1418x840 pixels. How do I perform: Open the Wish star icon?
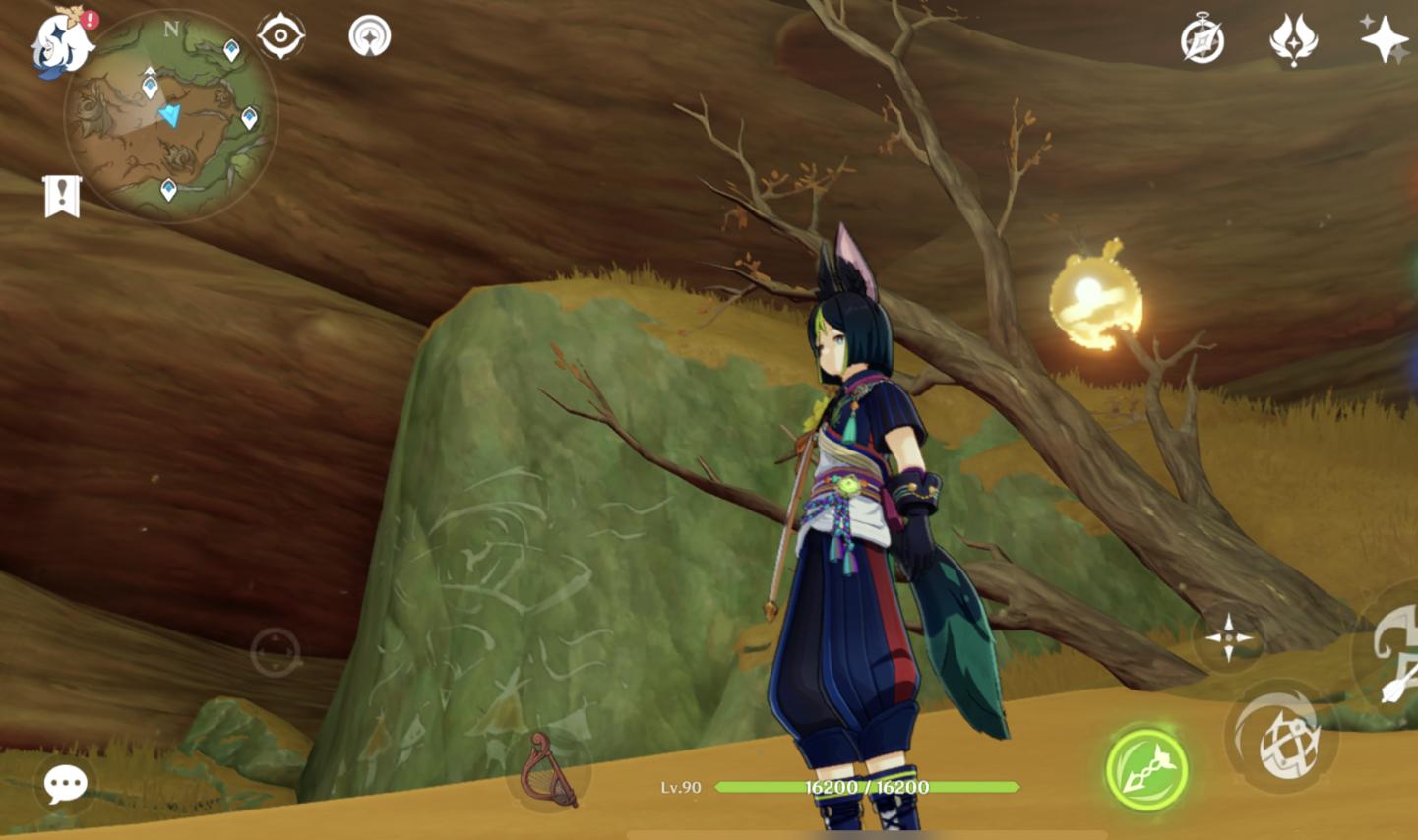pos(1384,39)
